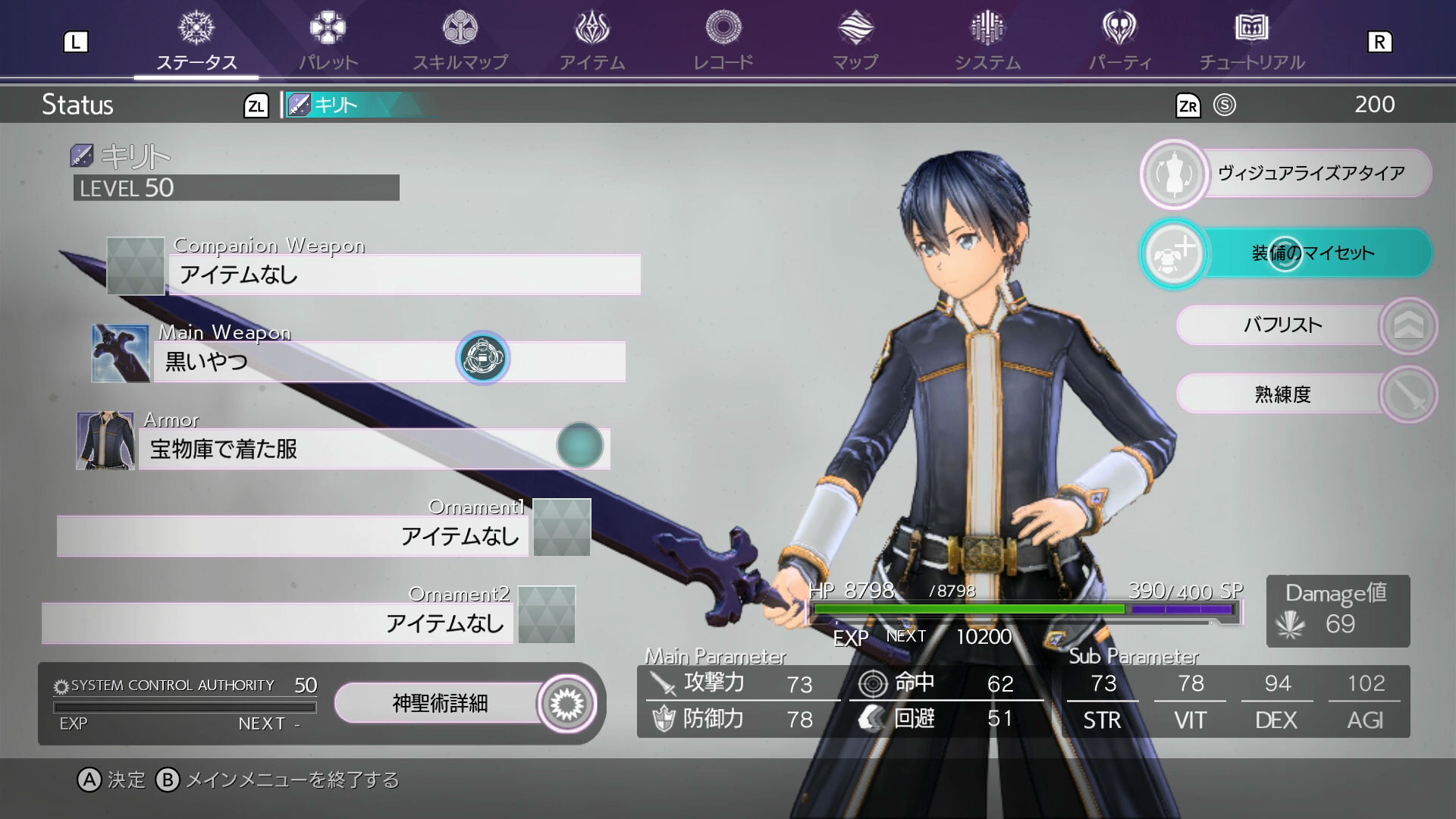Select the 黒いやつ main weapon slot
Screen dimensions: 1456x819
click(x=388, y=361)
